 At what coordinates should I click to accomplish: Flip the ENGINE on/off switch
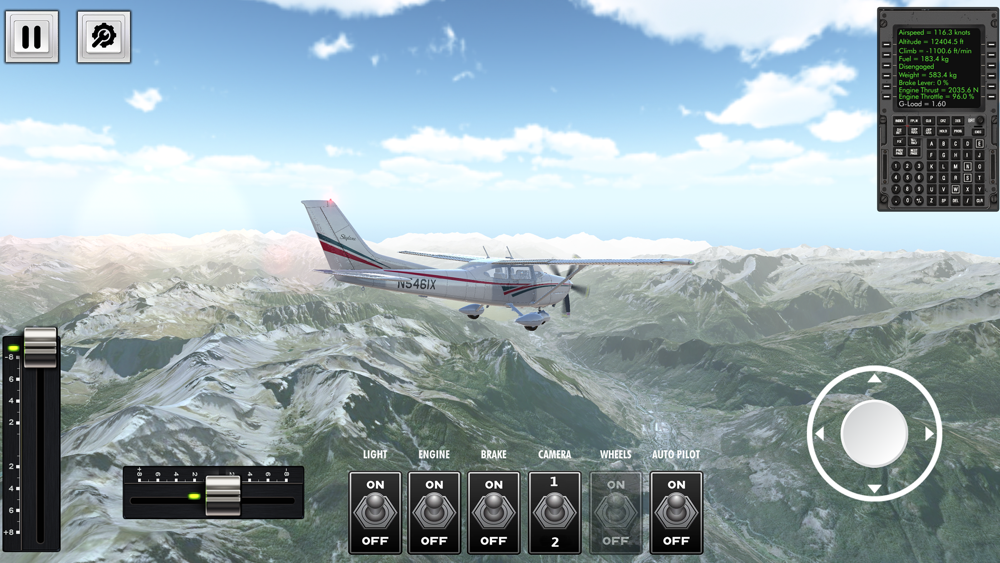(434, 512)
